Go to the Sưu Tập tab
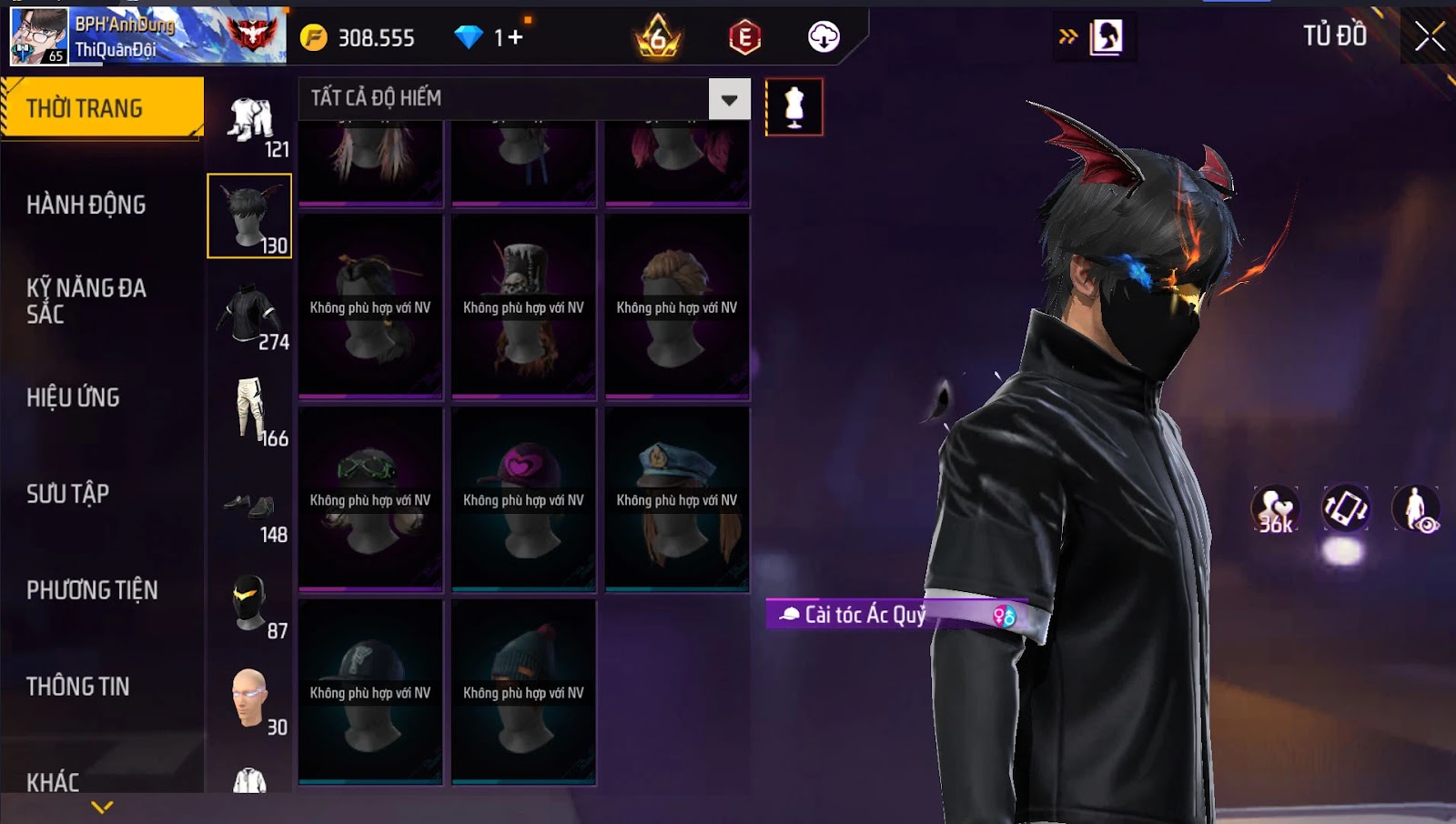Viewport: 1456px width, 824px height. pos(68,494)
